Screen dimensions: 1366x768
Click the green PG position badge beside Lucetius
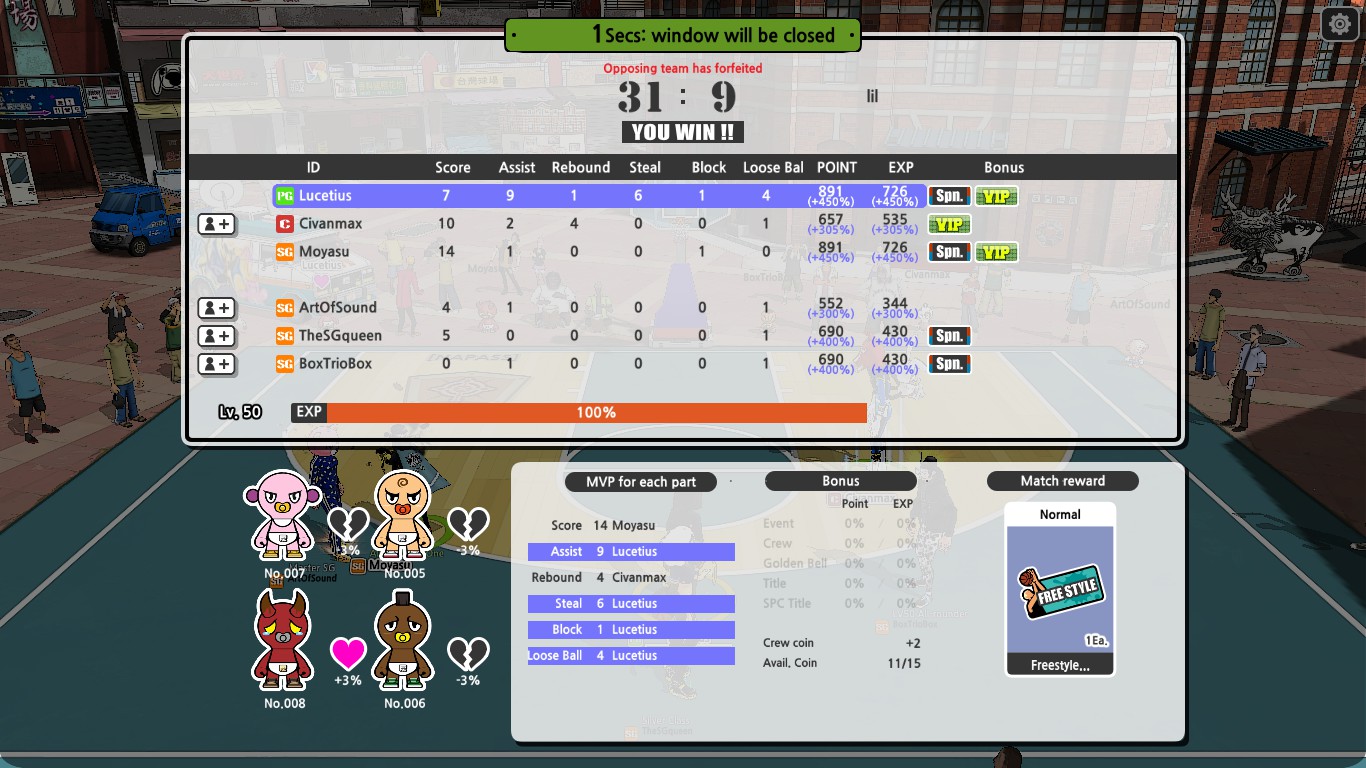[285, 196]
